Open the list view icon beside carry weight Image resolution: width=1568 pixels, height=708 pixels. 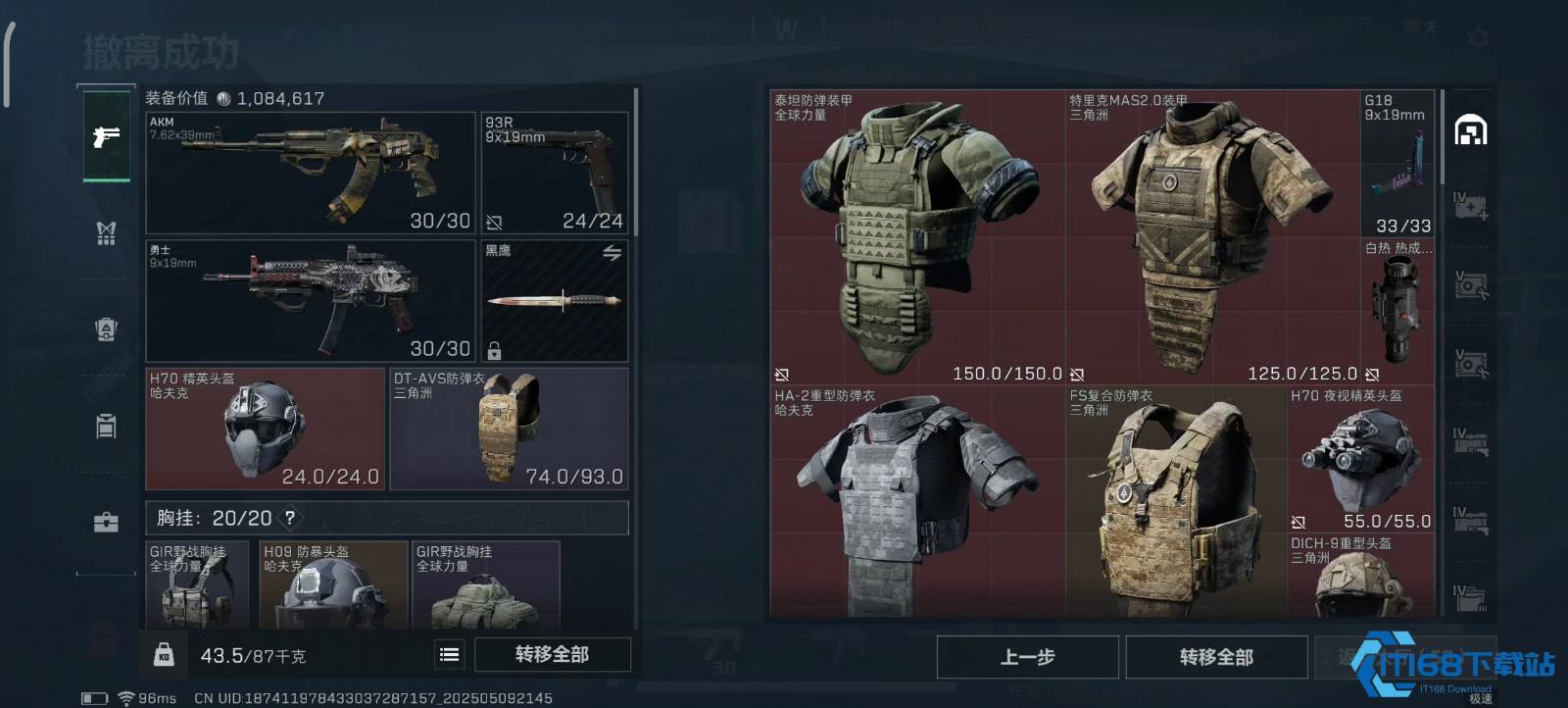pos(450,654)
